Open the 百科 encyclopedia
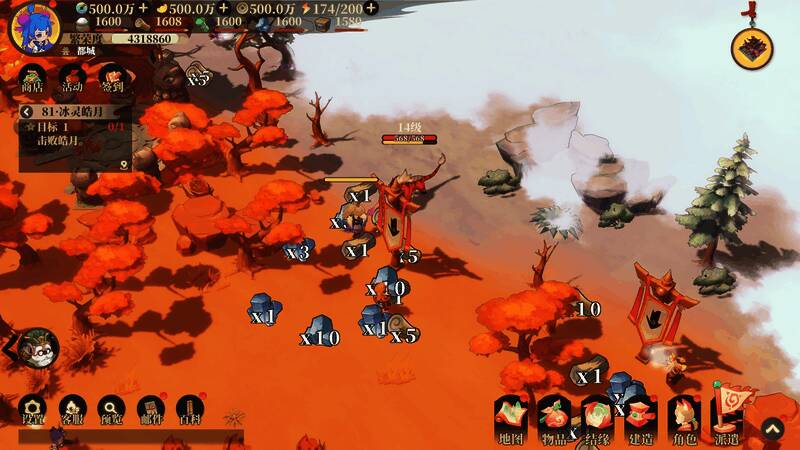800x450 pixels. coord(189,411)
